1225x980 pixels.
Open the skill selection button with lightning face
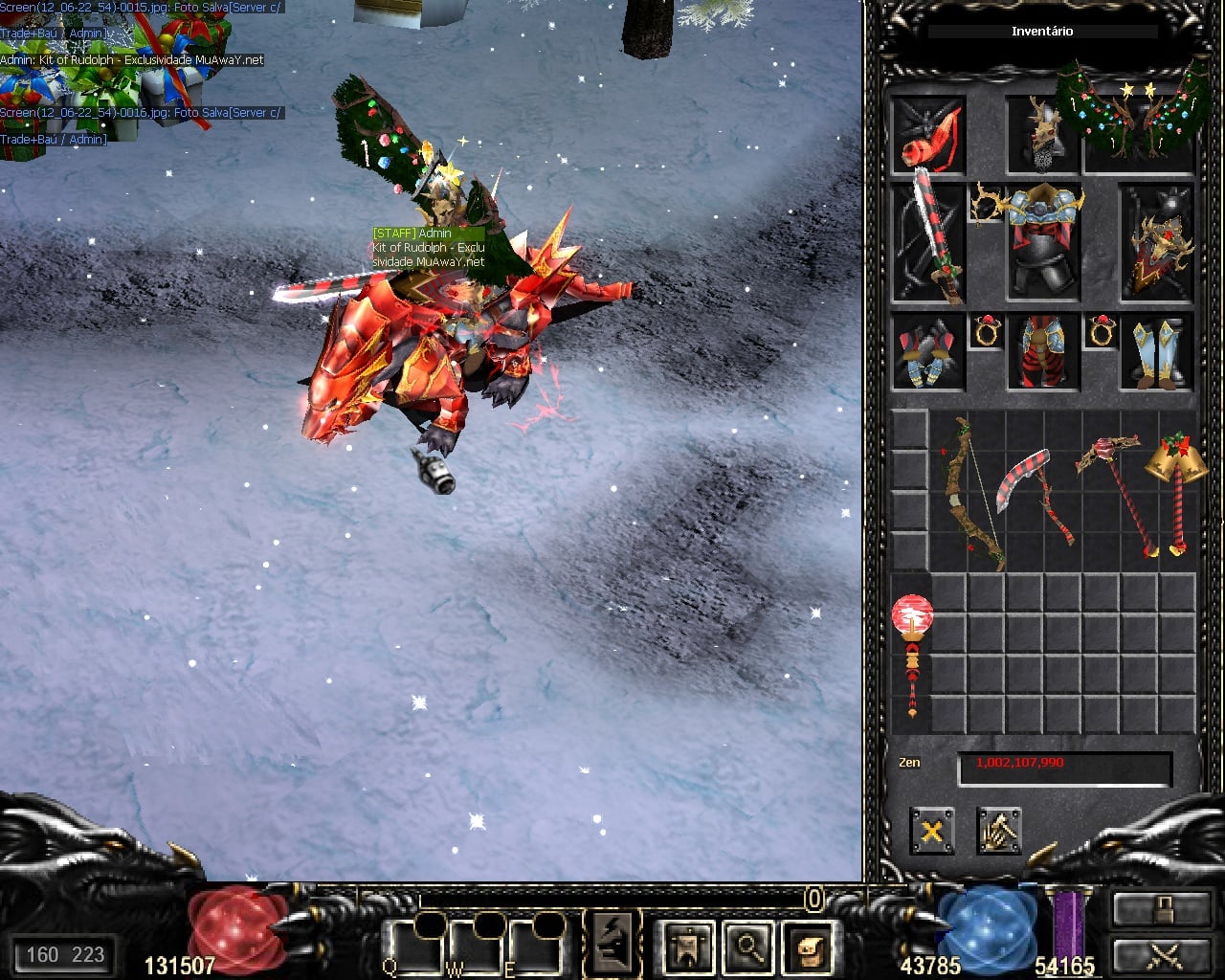[612, 943]
